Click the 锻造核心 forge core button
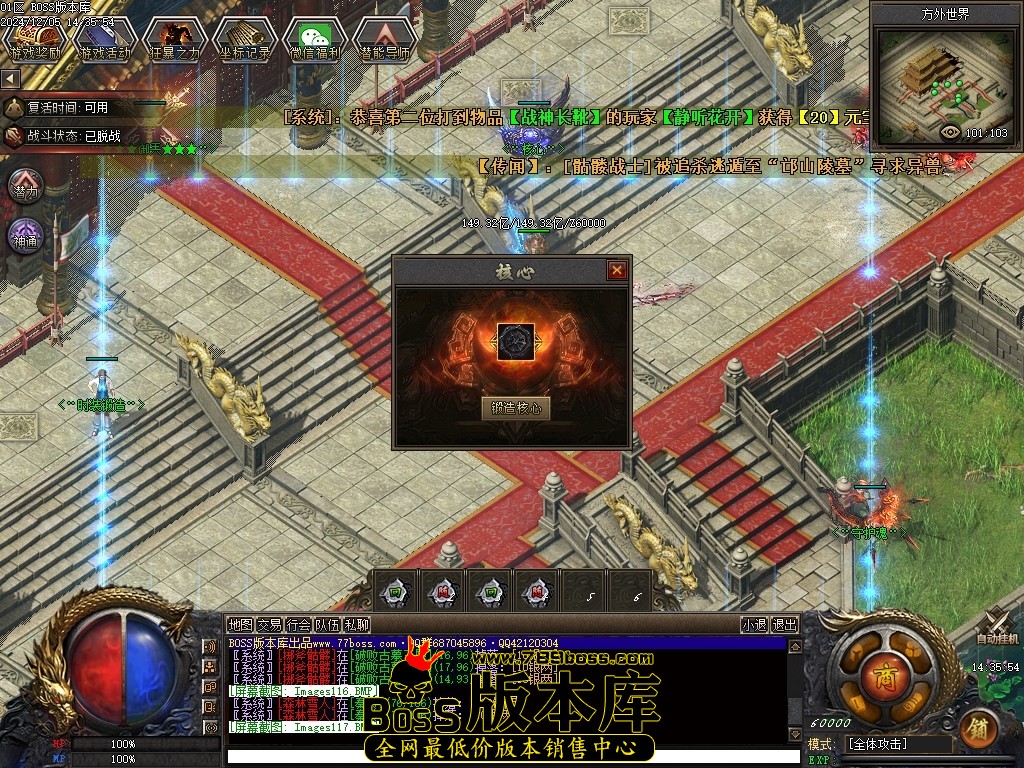Viewport: 1024px width, 768px height. click(x=516, y=408)
